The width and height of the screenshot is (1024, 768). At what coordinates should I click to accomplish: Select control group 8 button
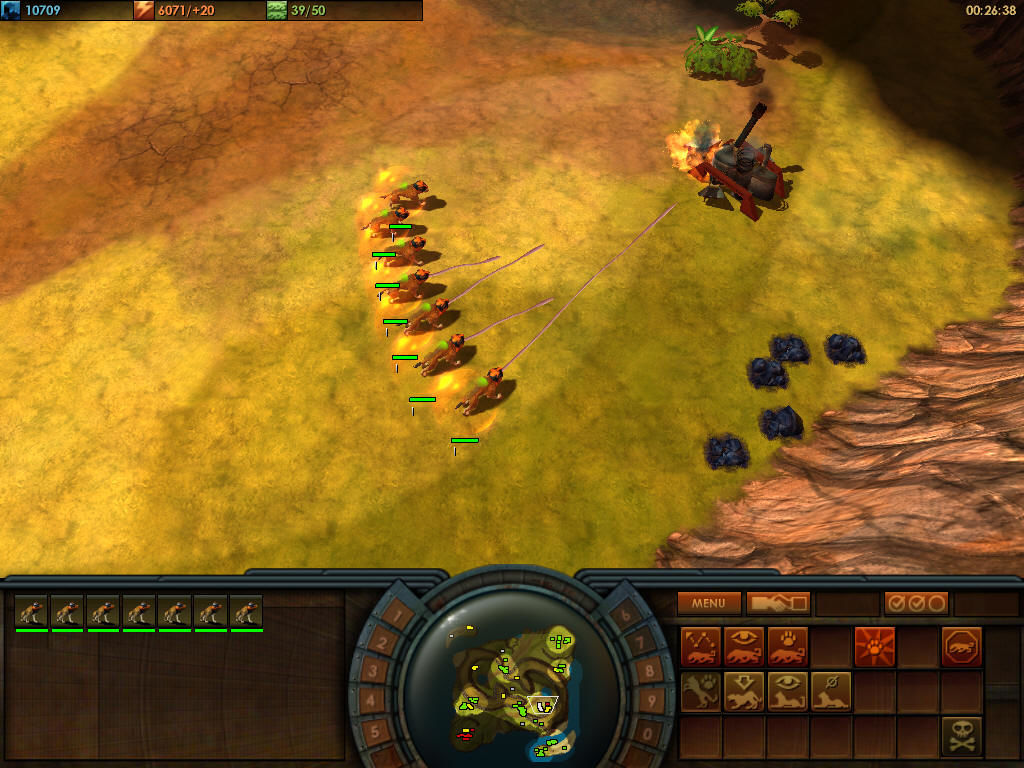647,671
